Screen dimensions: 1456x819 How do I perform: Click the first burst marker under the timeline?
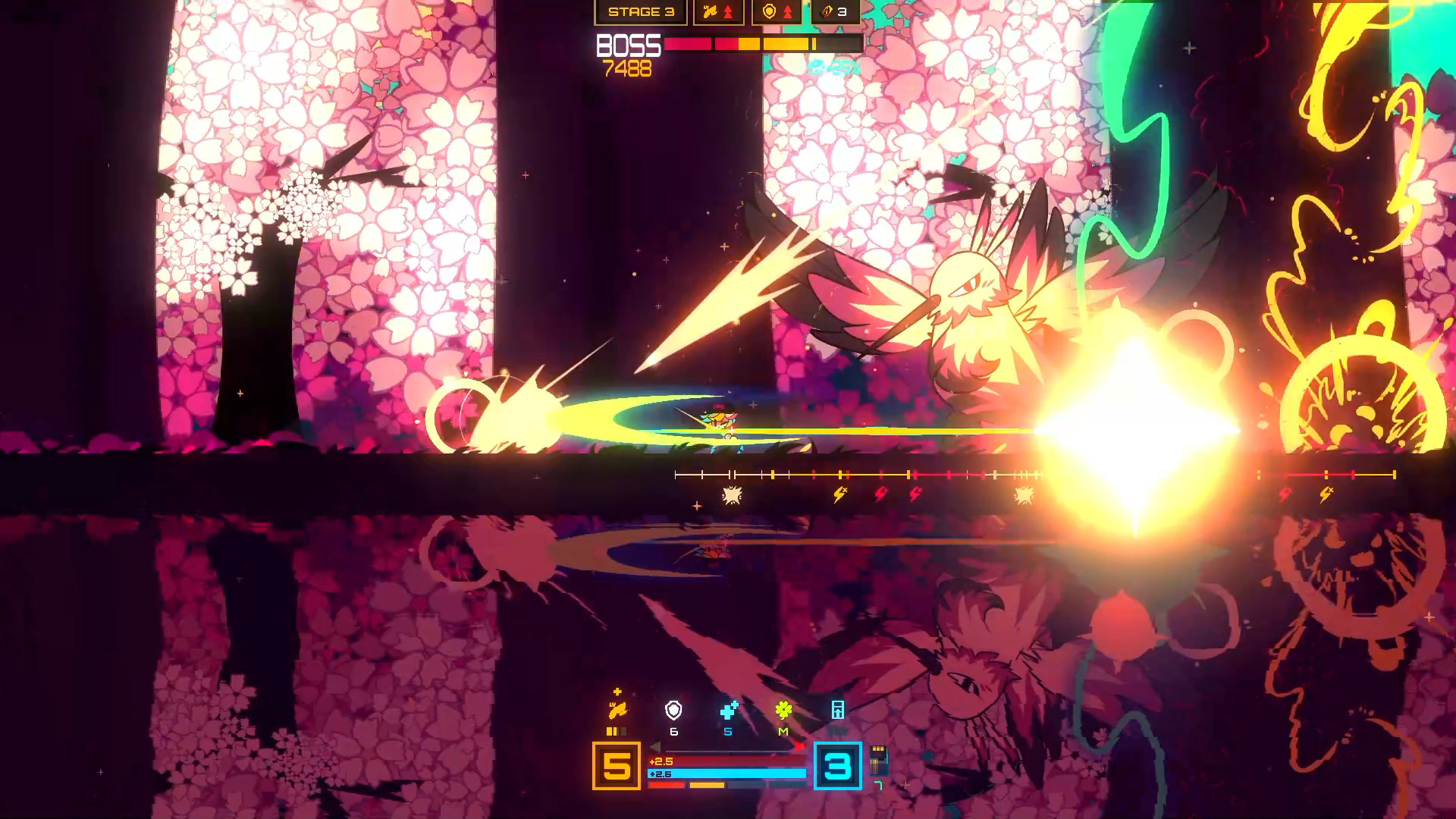[x=732, y=496]
